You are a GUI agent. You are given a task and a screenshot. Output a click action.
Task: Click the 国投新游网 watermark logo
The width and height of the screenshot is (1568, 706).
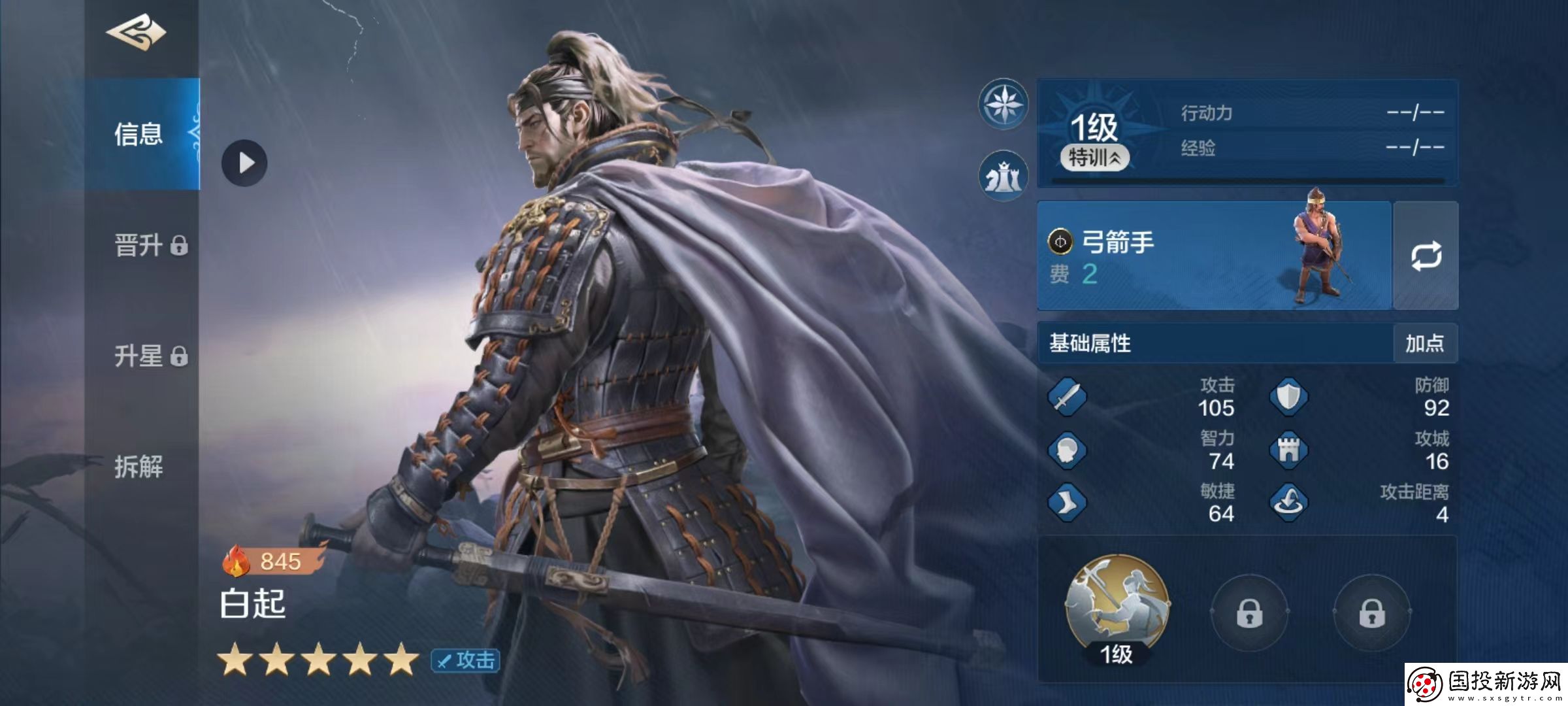click(x=1486, y=684)
